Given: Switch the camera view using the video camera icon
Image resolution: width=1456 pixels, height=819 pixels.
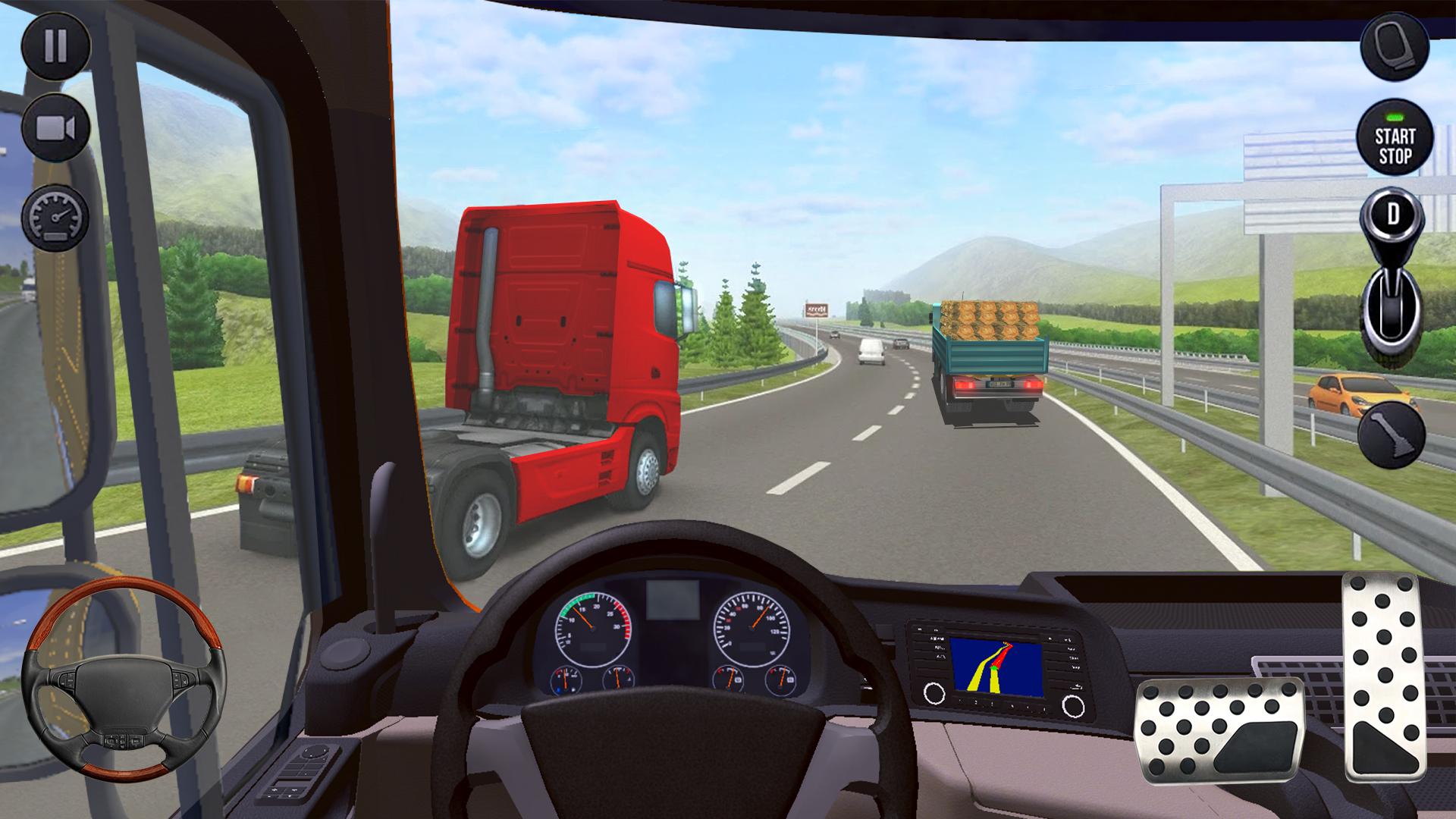Looking at the screenshot, I should pos(55,129).
